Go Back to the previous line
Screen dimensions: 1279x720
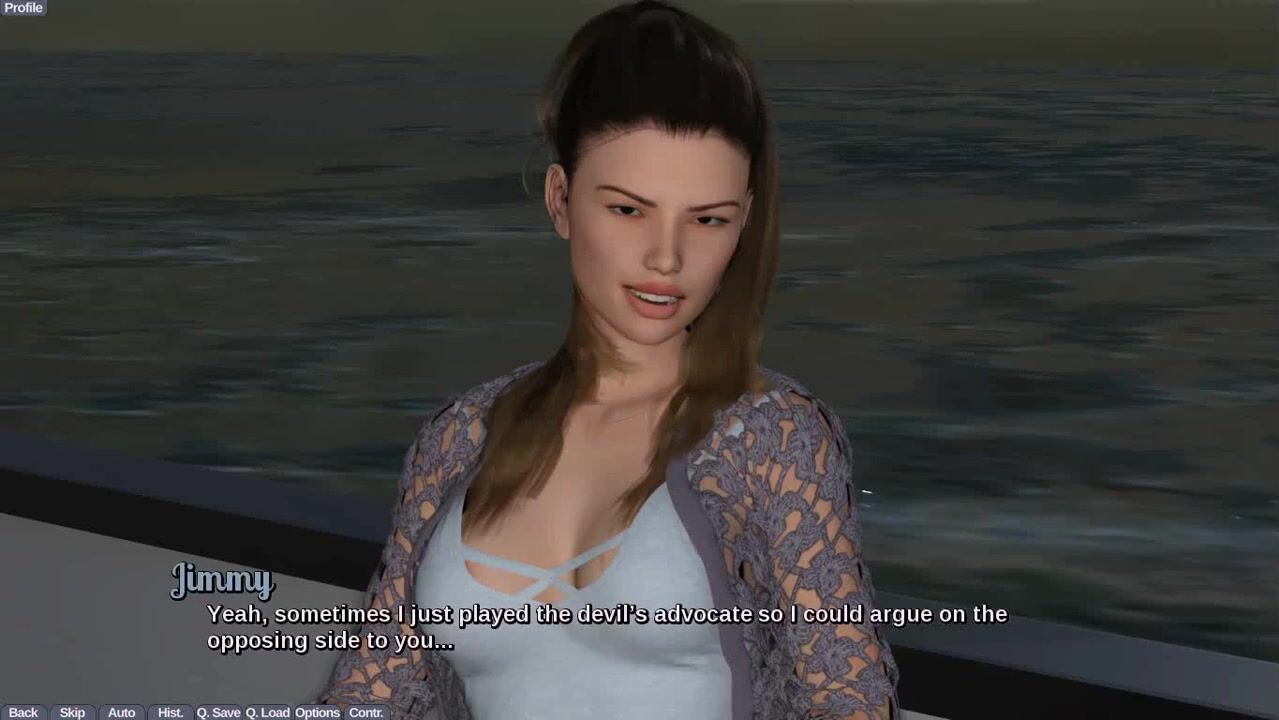point(23,712)
